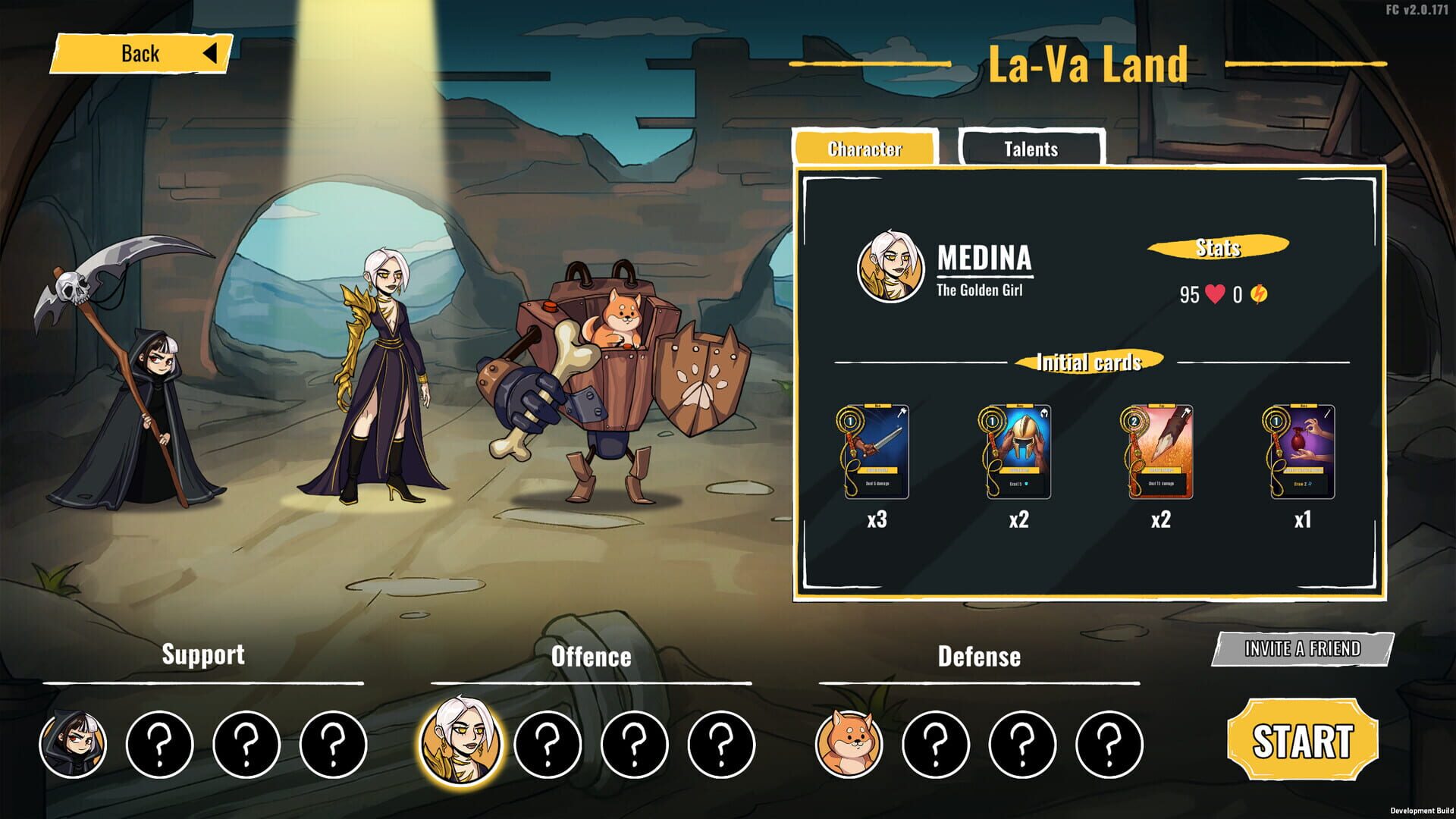
Task: Click the Stats banner in the panel
Action: [1218, 246]
